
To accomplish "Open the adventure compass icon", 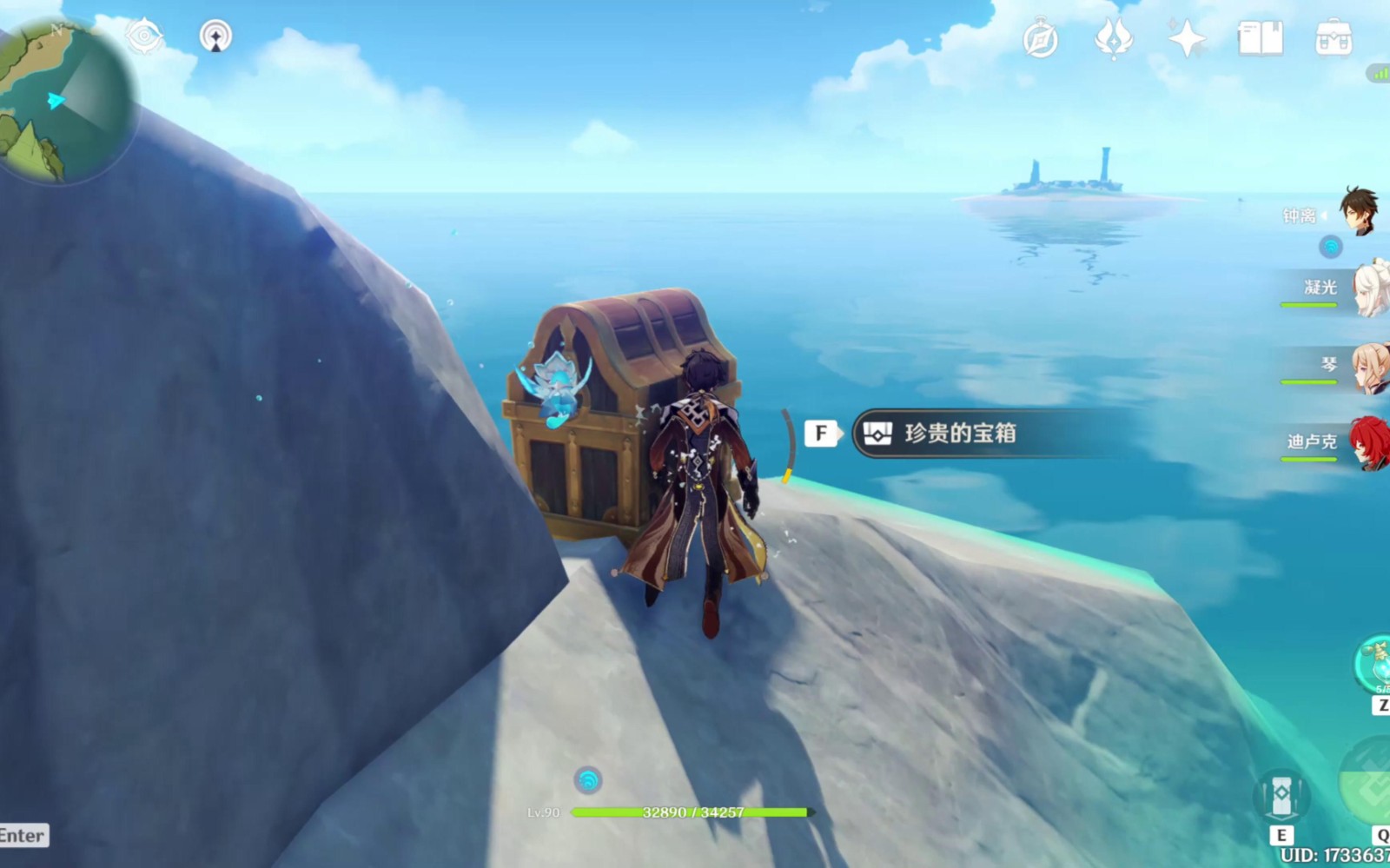I will pyautogui.click(x=1040, y=39).
